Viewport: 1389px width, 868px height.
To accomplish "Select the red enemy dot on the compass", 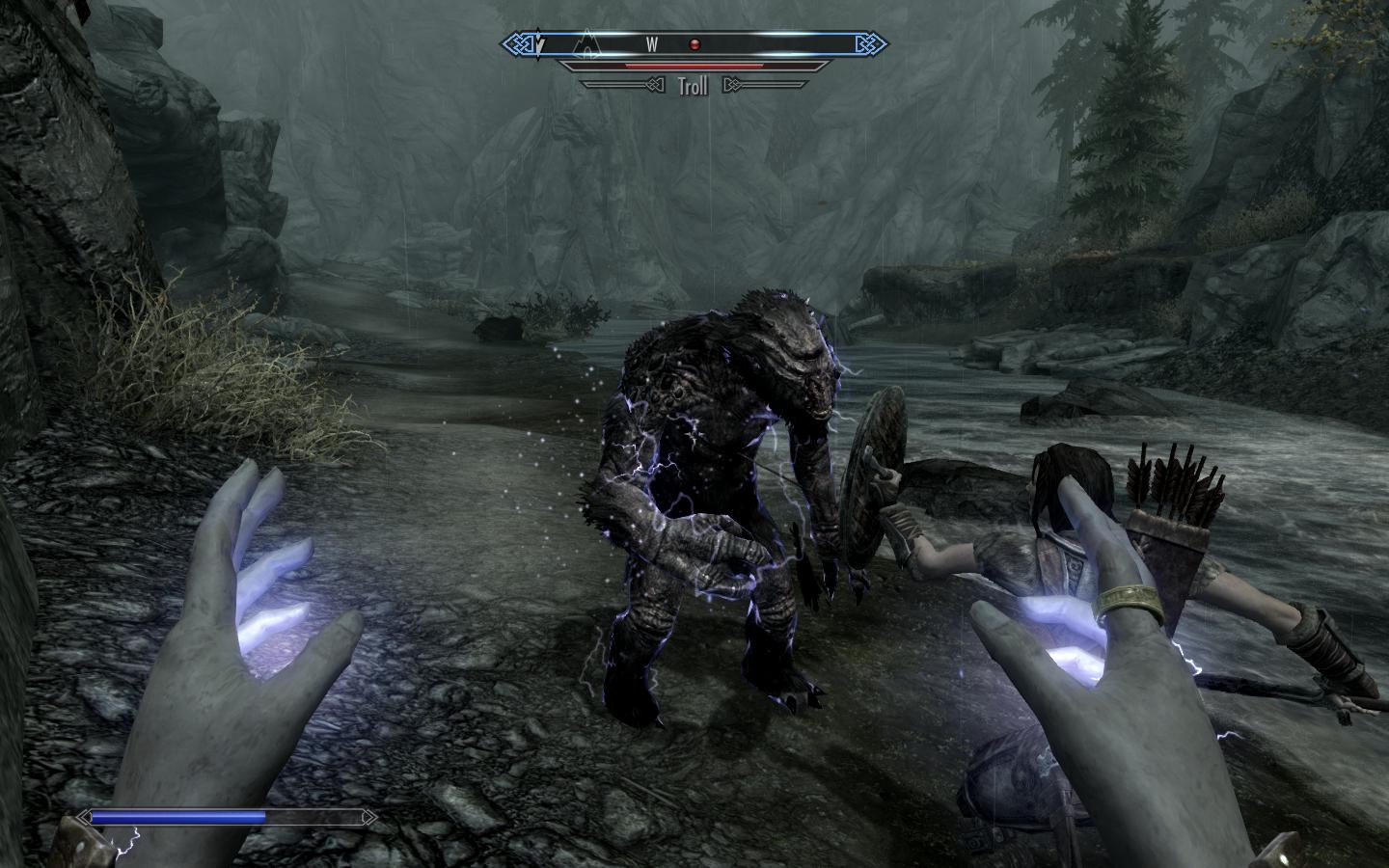I will point(693,44).
